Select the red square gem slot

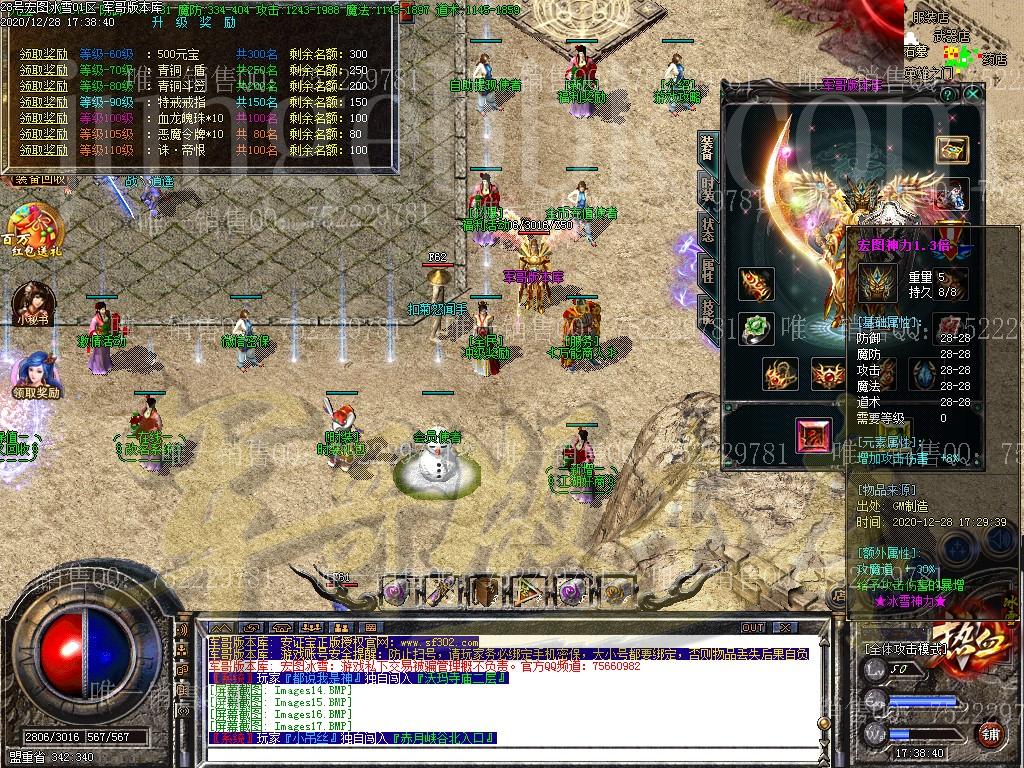point(812,435)
